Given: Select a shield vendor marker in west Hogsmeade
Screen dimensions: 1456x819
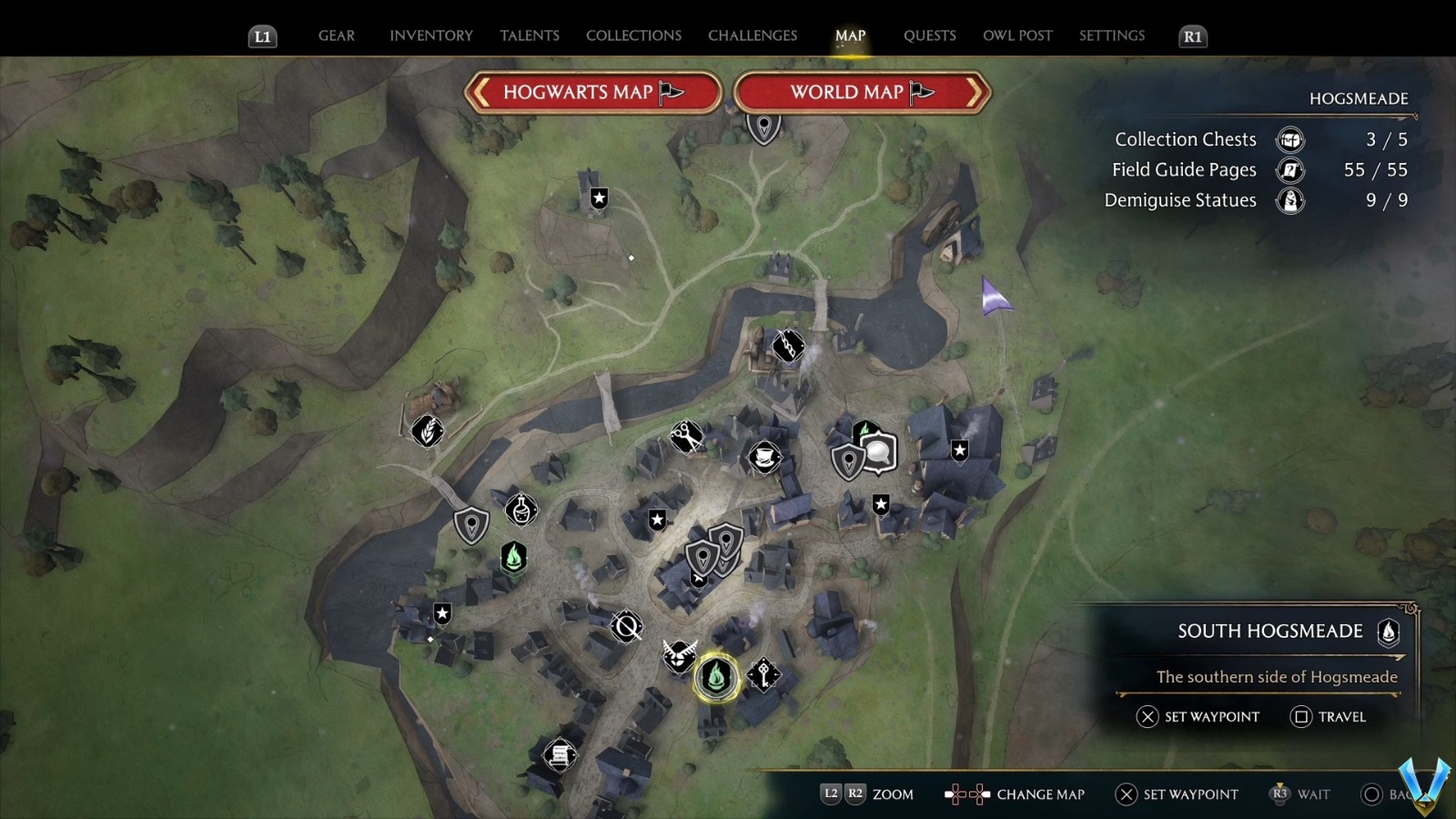Looking at the screenshot, I should click(x=470, y=523).
